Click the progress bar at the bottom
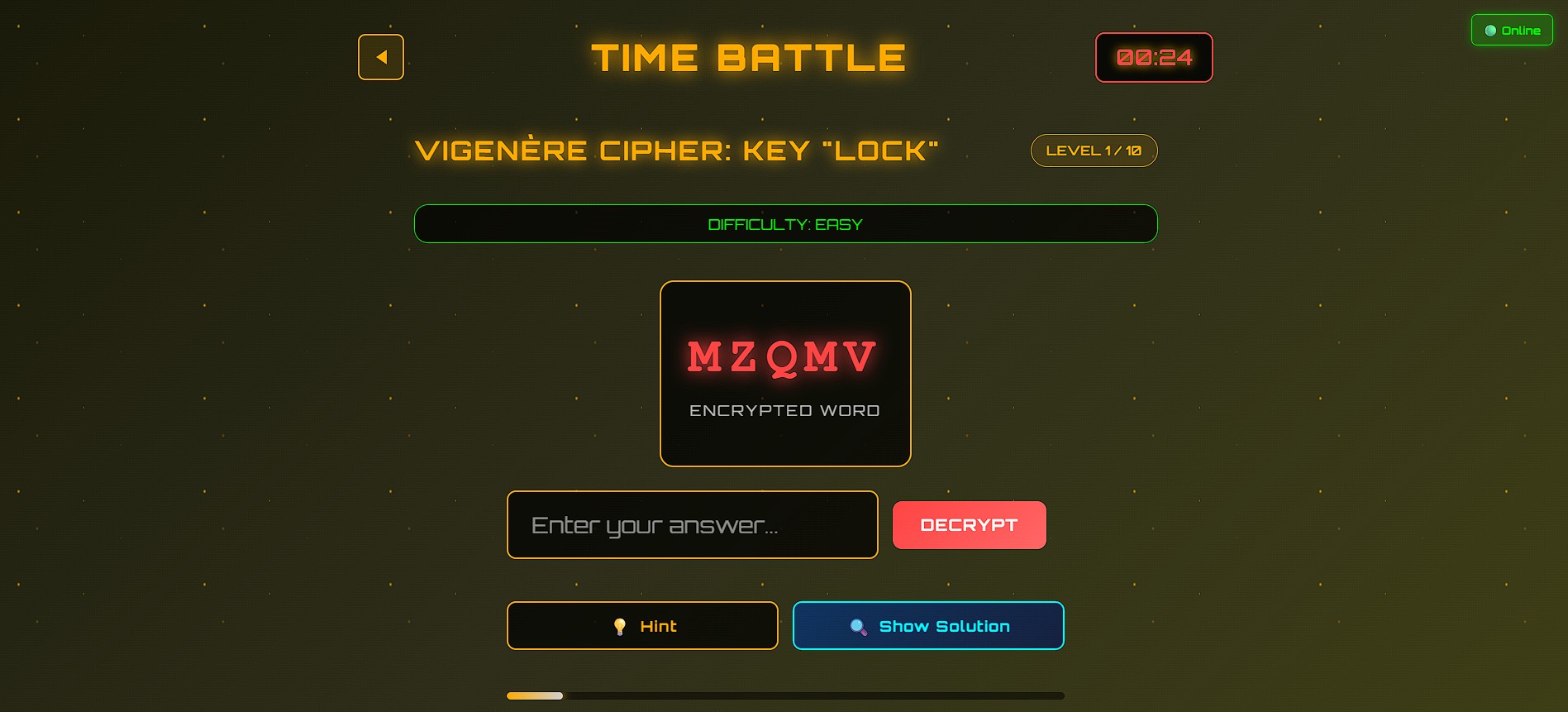Viewport: 1568px width, 712px height. (x=784, y=696)
